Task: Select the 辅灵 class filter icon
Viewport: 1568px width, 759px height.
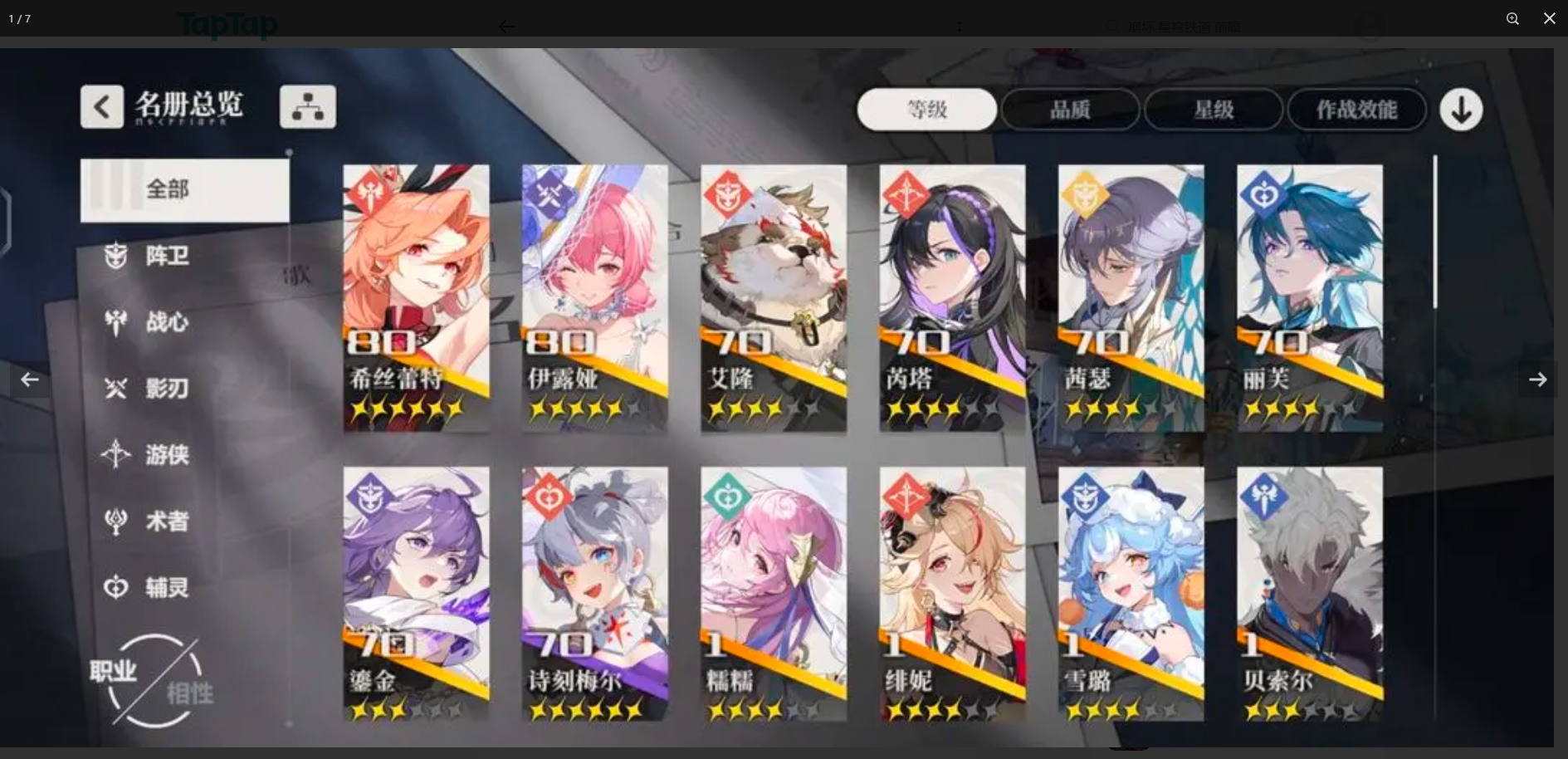Action: pyautogui.click(x=116, y=587)
